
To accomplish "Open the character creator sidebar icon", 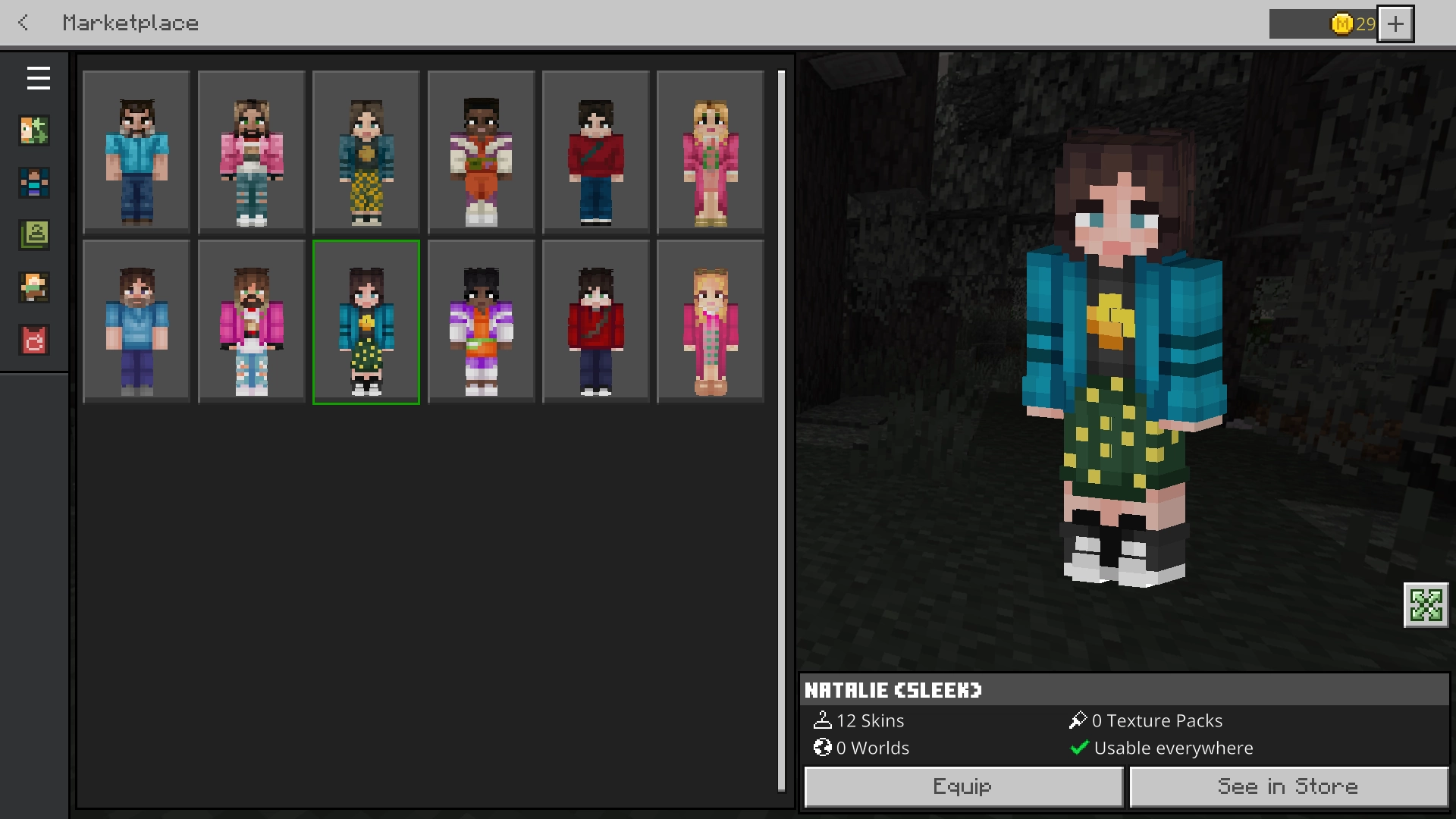I will (x=34, y=130).
